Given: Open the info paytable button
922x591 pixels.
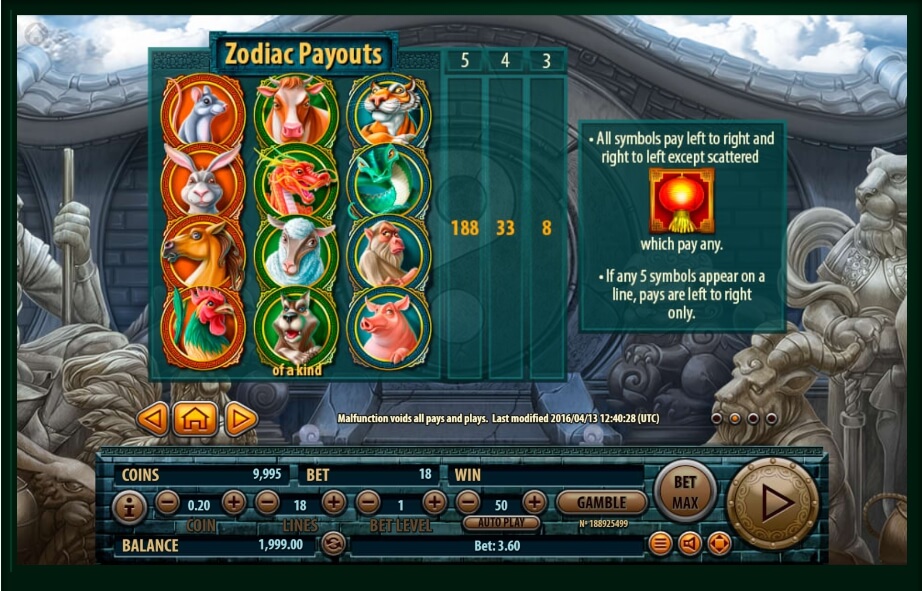Looking at the screenshot, I should [x=130, y=507].
